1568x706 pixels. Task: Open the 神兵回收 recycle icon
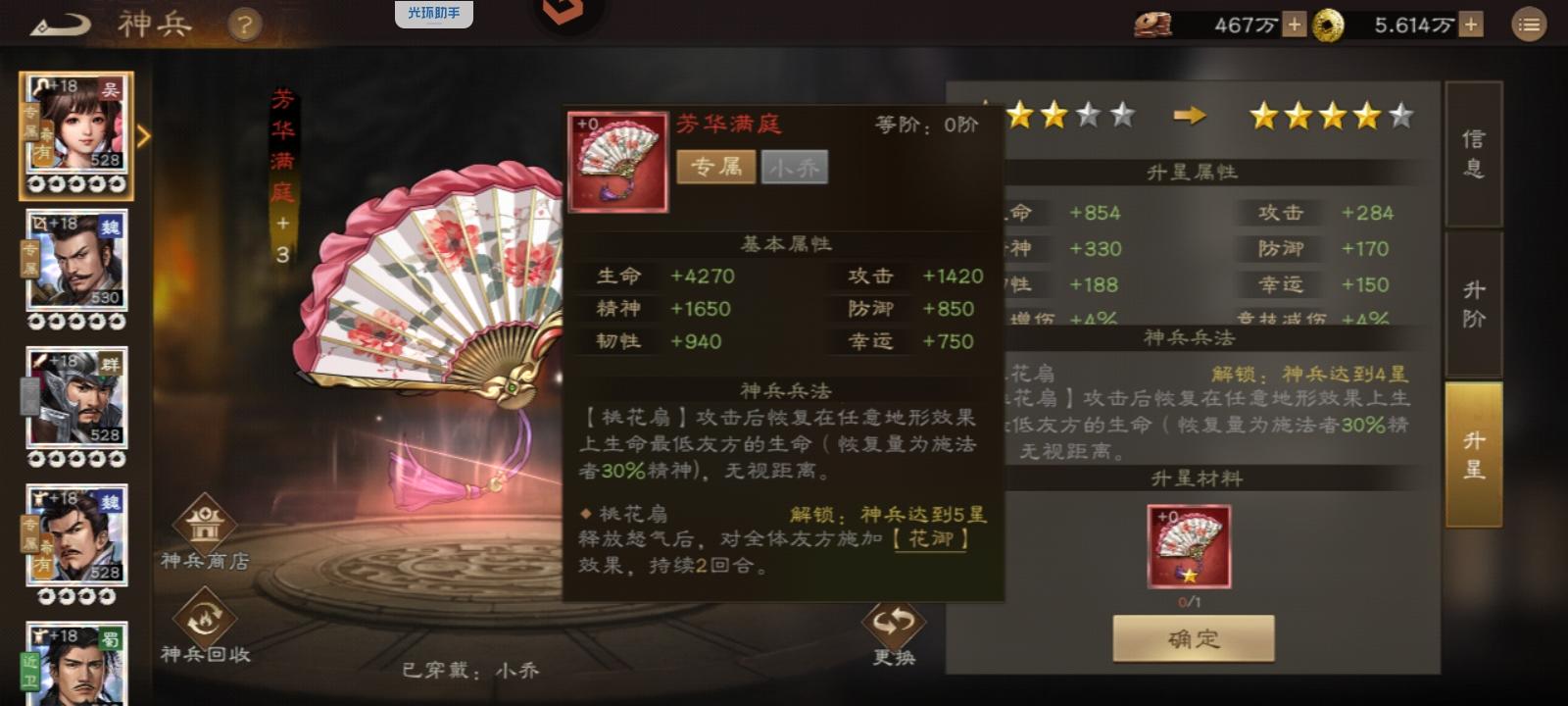pos(206,620)
